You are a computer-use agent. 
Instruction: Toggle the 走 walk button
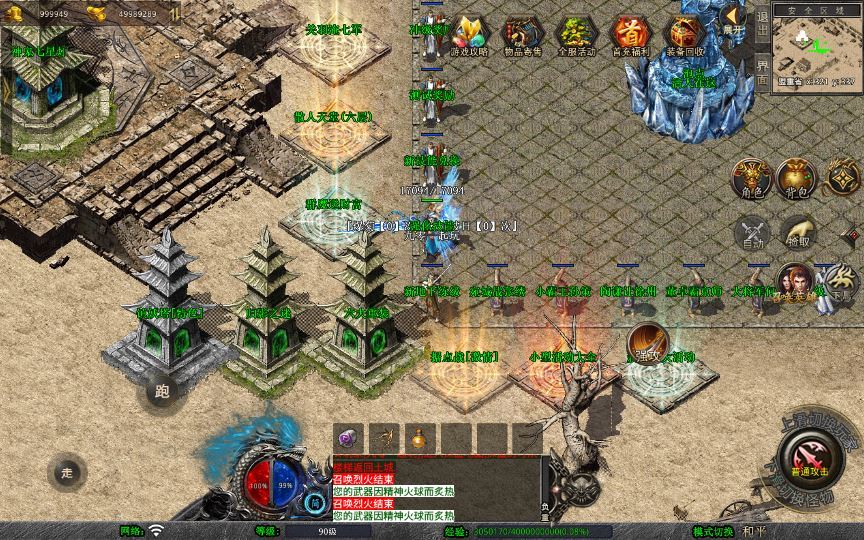[68, 471]
